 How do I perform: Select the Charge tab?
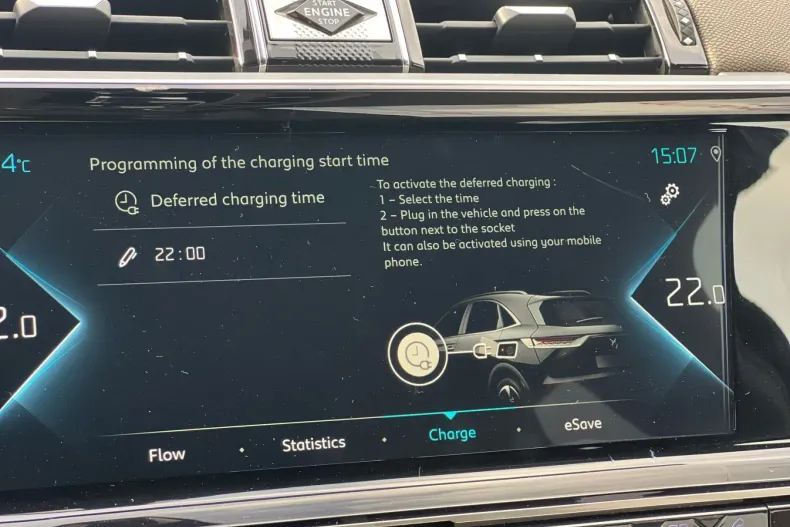pos(452,434)
